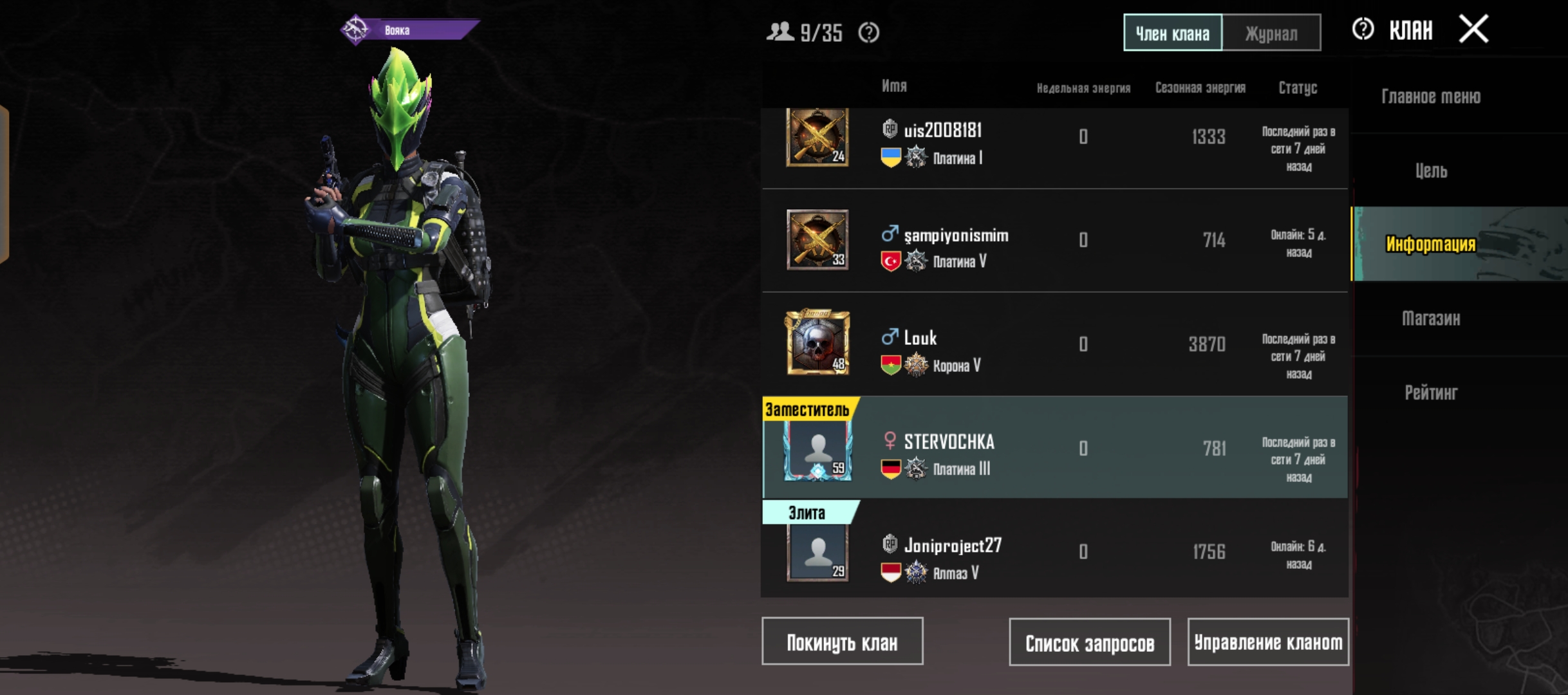Show member count help next to 9/35

(868, 32)
